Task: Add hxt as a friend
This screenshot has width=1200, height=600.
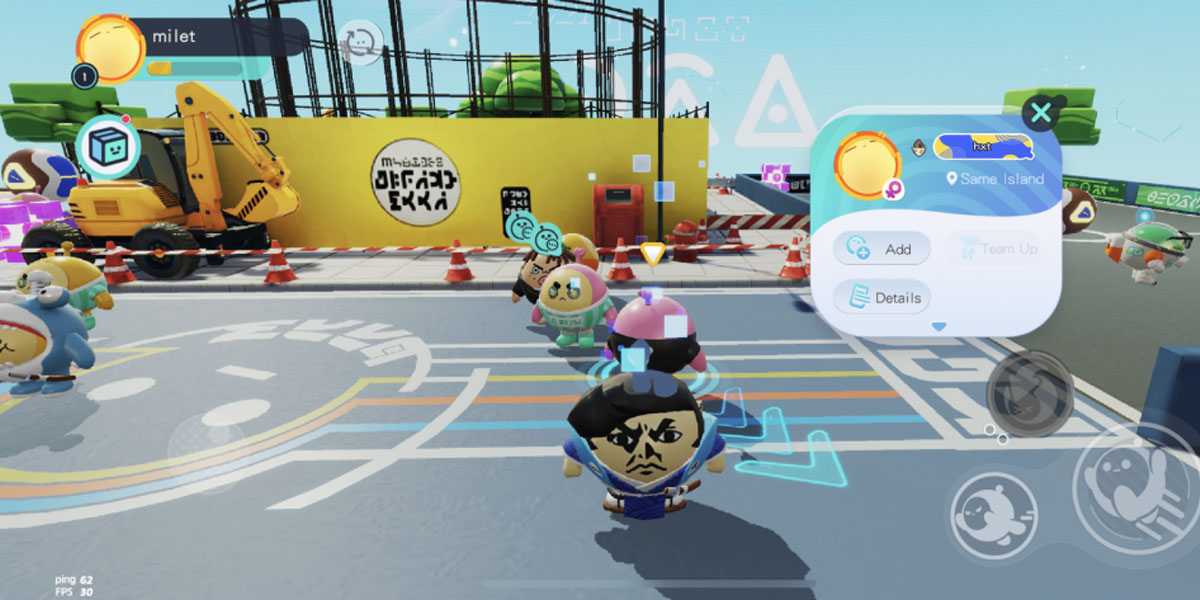Action: coord(881,249)
